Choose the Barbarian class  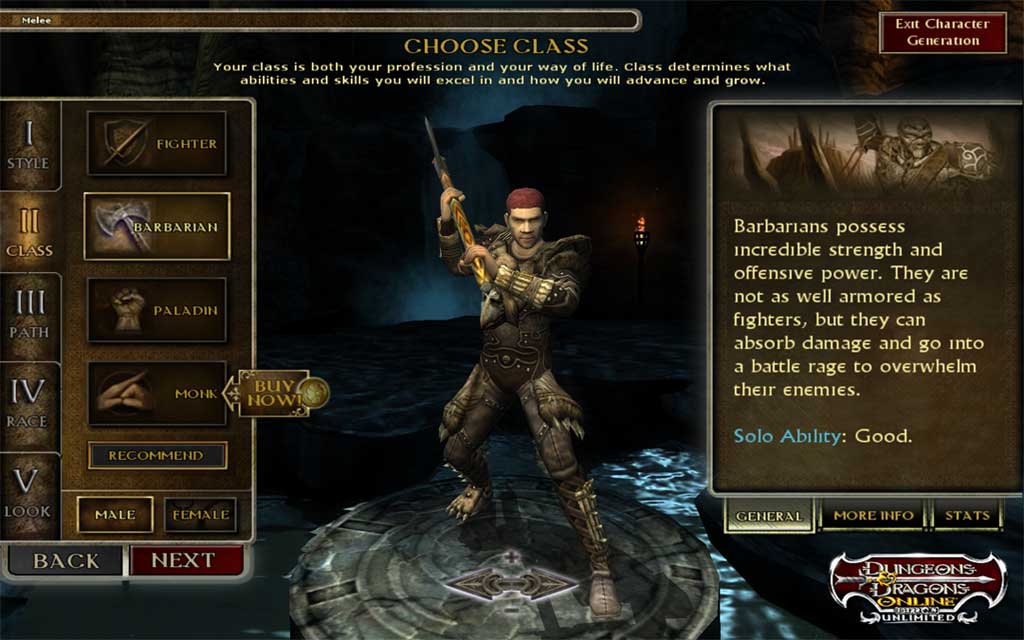[x=157, y=227]
